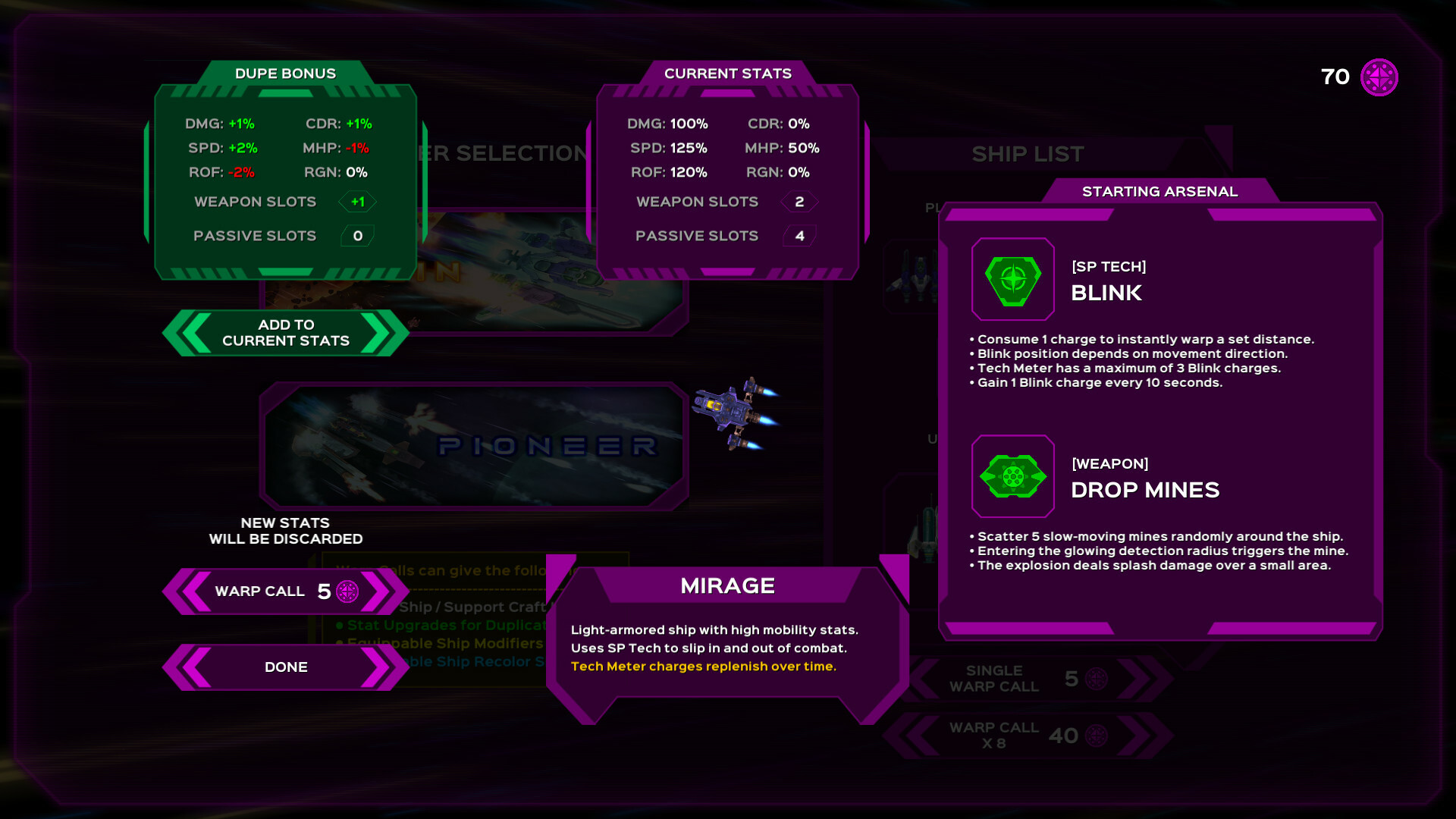Select the Blink SP Tech icon
This screenshot has width=1456, height=819.
pos(1013,280)
